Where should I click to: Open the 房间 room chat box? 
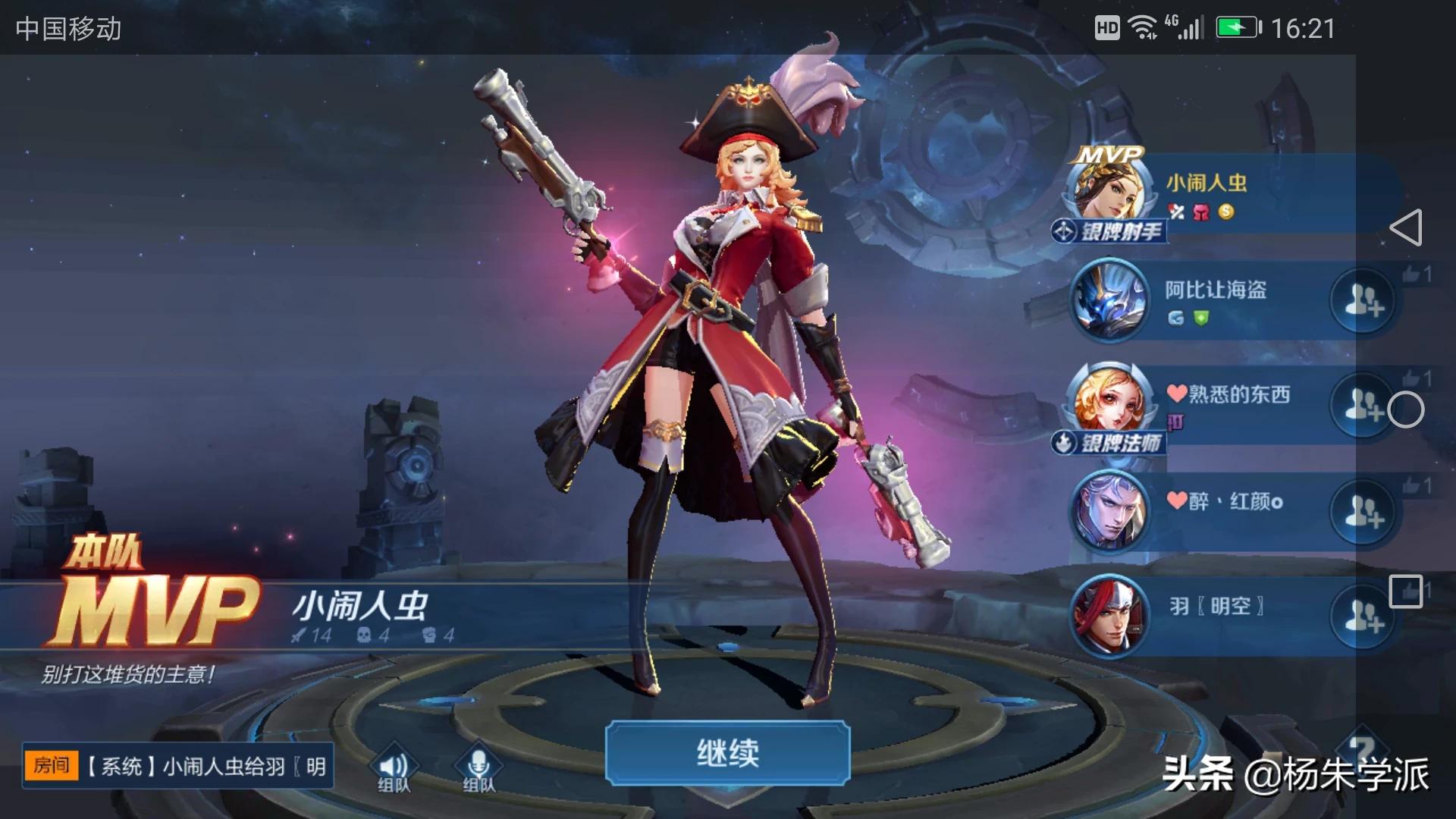177,766
